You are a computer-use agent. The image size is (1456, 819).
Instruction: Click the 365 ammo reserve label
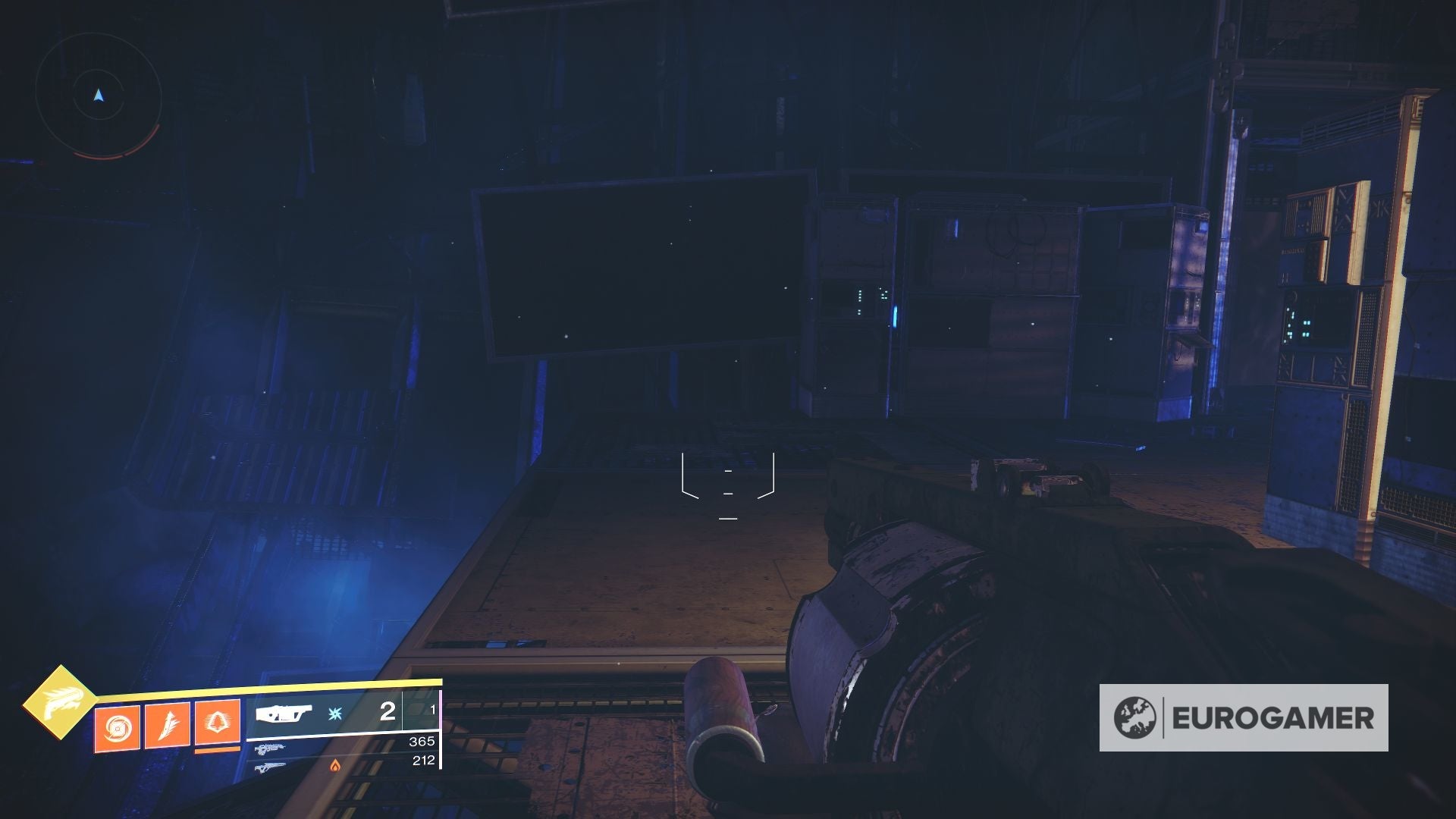423,742
